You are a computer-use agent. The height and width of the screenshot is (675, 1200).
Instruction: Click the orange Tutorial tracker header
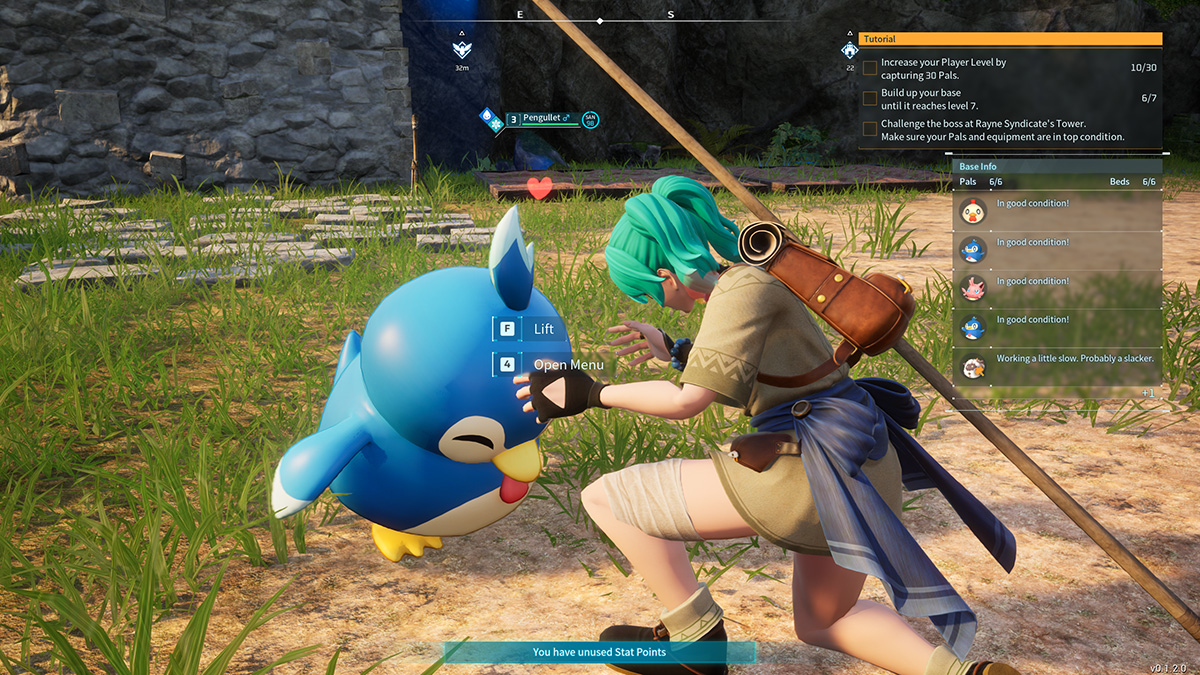[1010, 39]
